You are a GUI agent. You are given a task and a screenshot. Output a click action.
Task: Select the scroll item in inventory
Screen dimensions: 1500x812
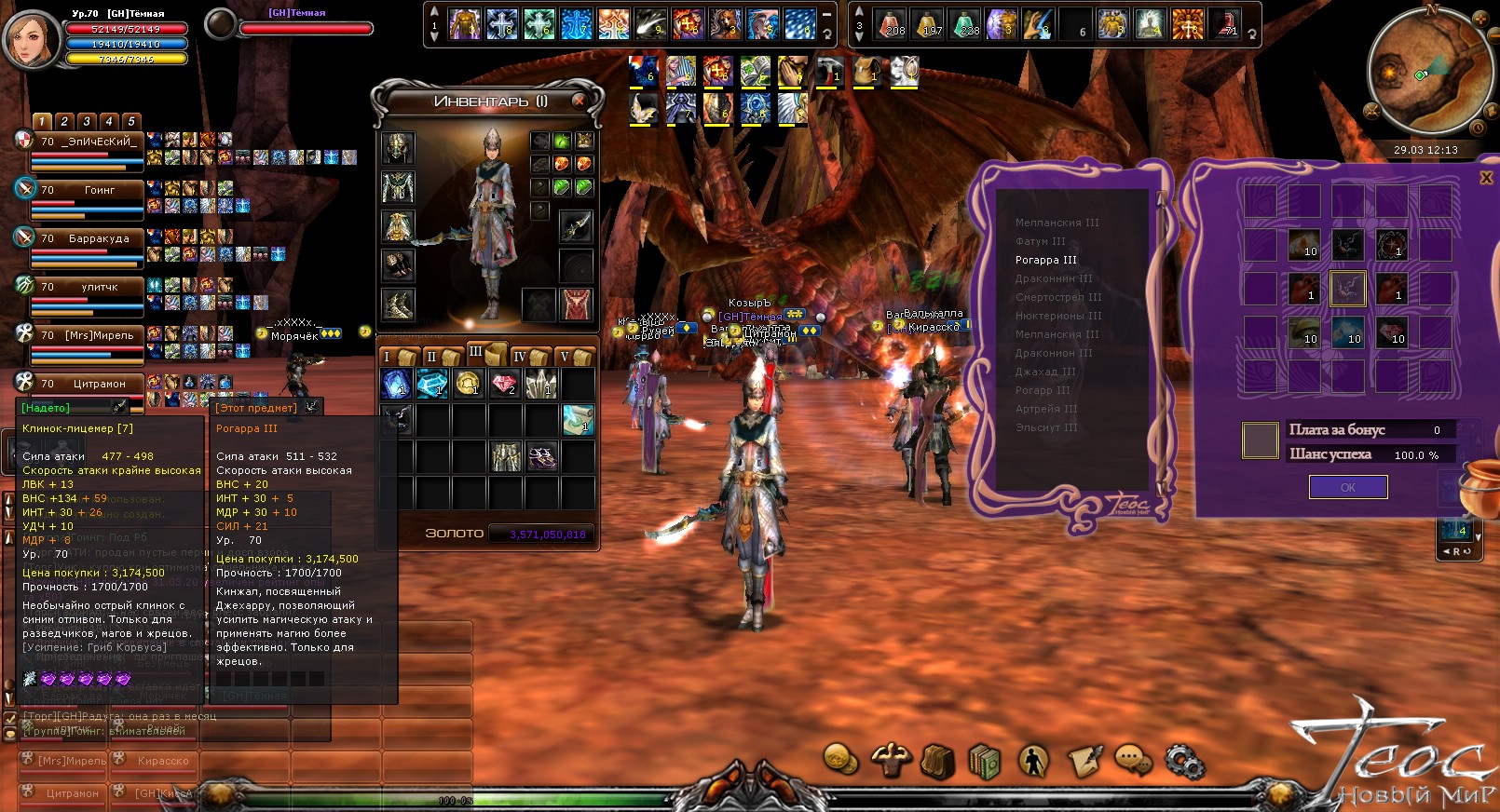coord(578,420)
